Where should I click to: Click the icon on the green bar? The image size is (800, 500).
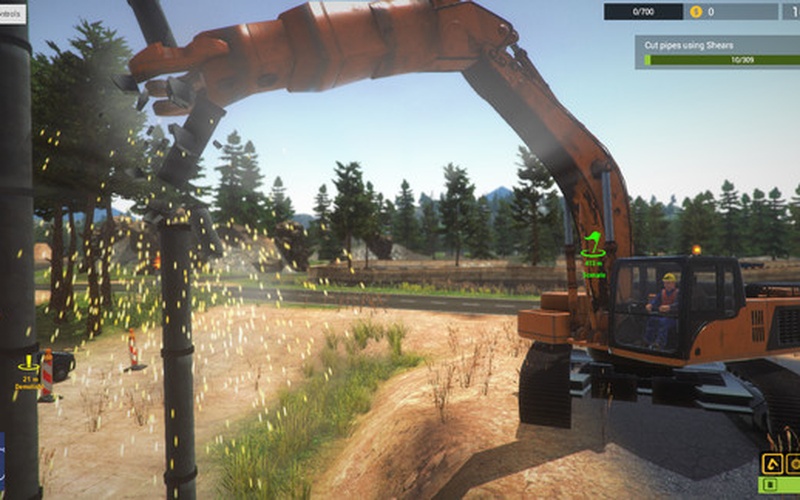click(x=770, y=486)
